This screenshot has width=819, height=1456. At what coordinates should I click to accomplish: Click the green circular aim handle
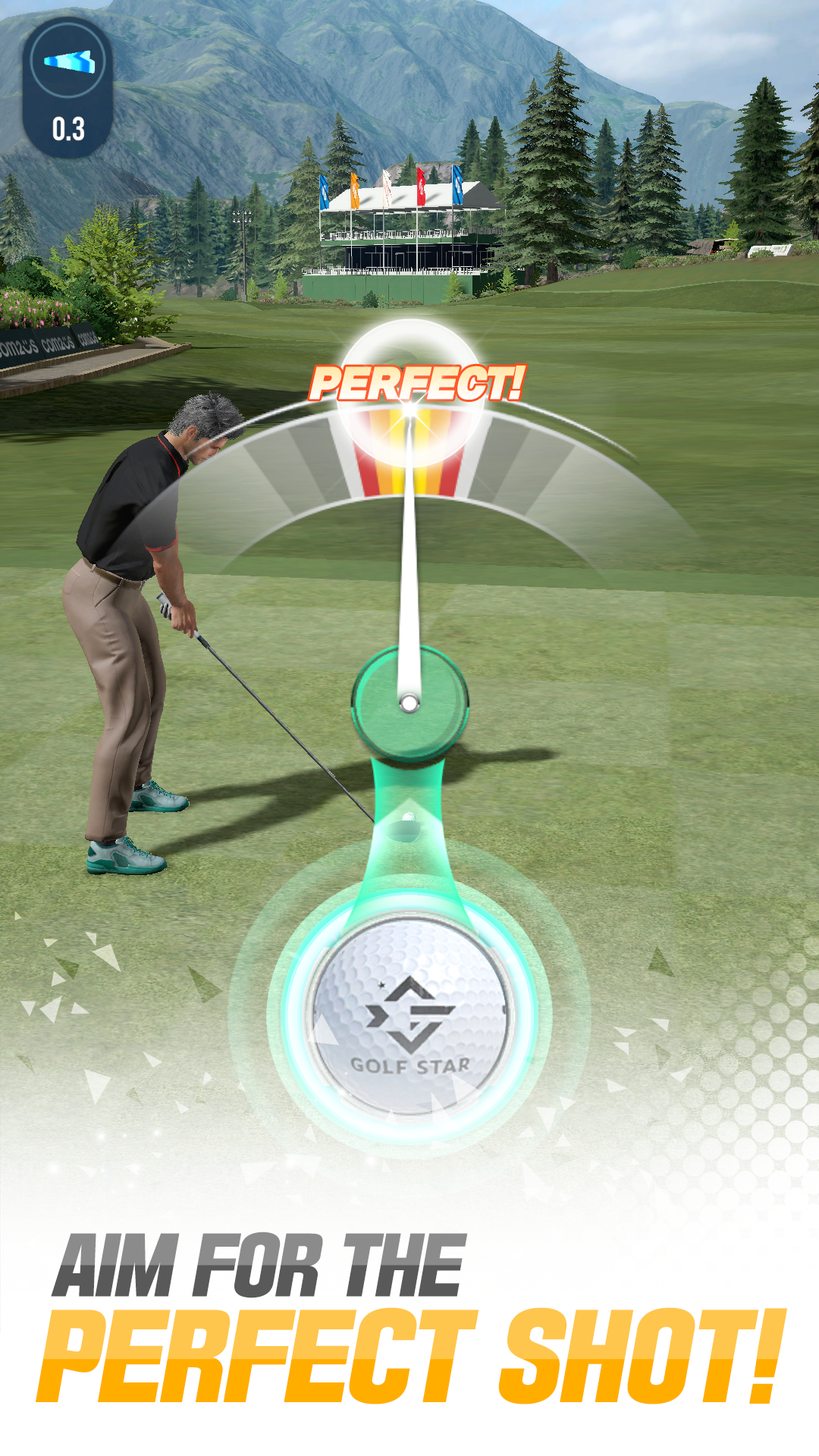pos(409,703)
